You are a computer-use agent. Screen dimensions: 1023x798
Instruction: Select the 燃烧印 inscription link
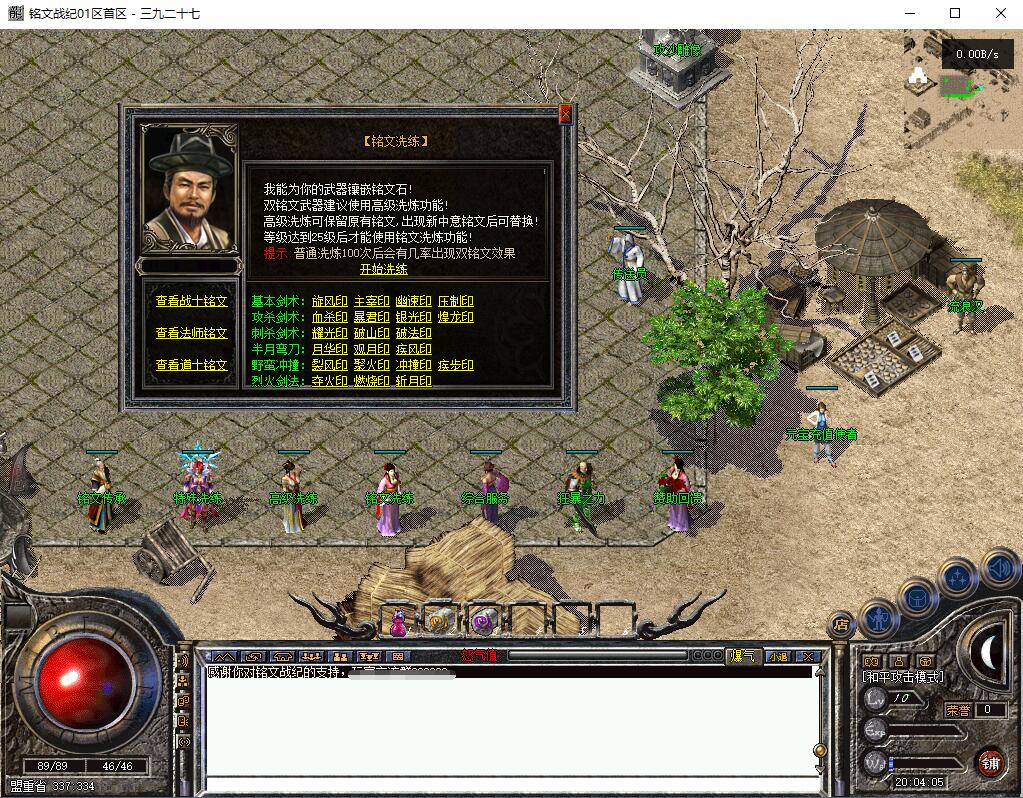tap(371, 381)
